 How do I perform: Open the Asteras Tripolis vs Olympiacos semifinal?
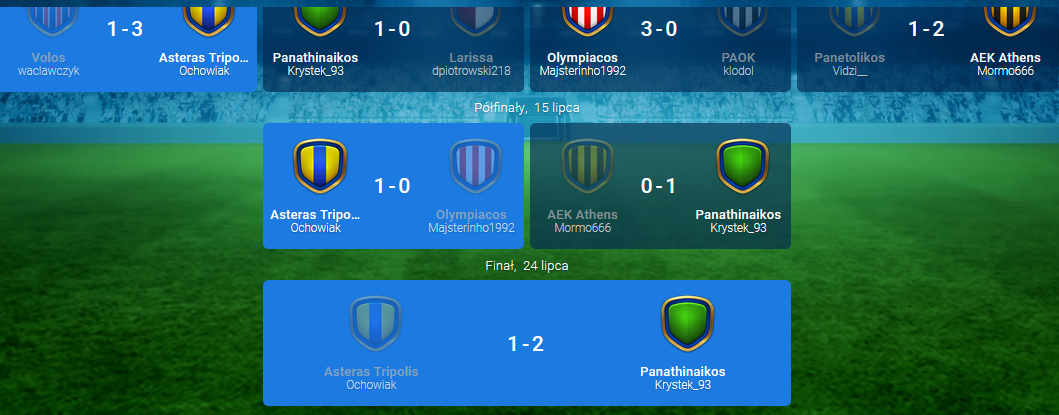click(392, 186)
